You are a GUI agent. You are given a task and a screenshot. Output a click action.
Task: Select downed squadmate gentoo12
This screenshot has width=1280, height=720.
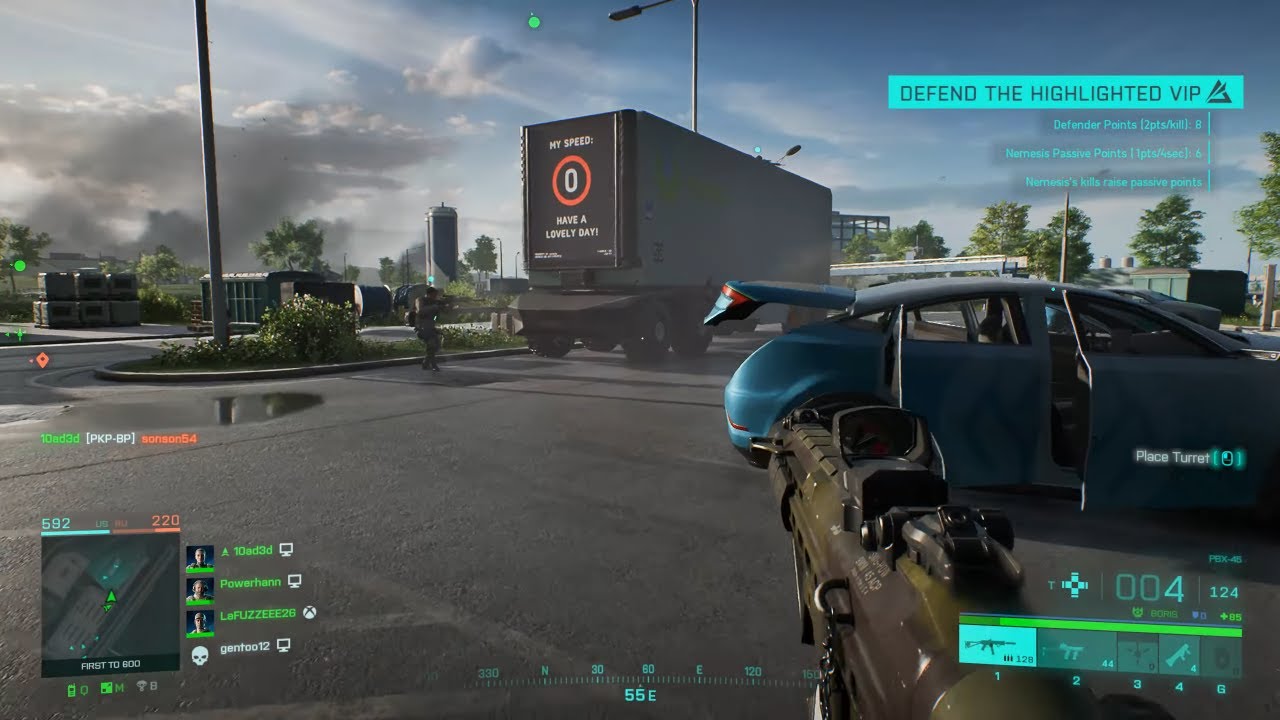[246, 648]
